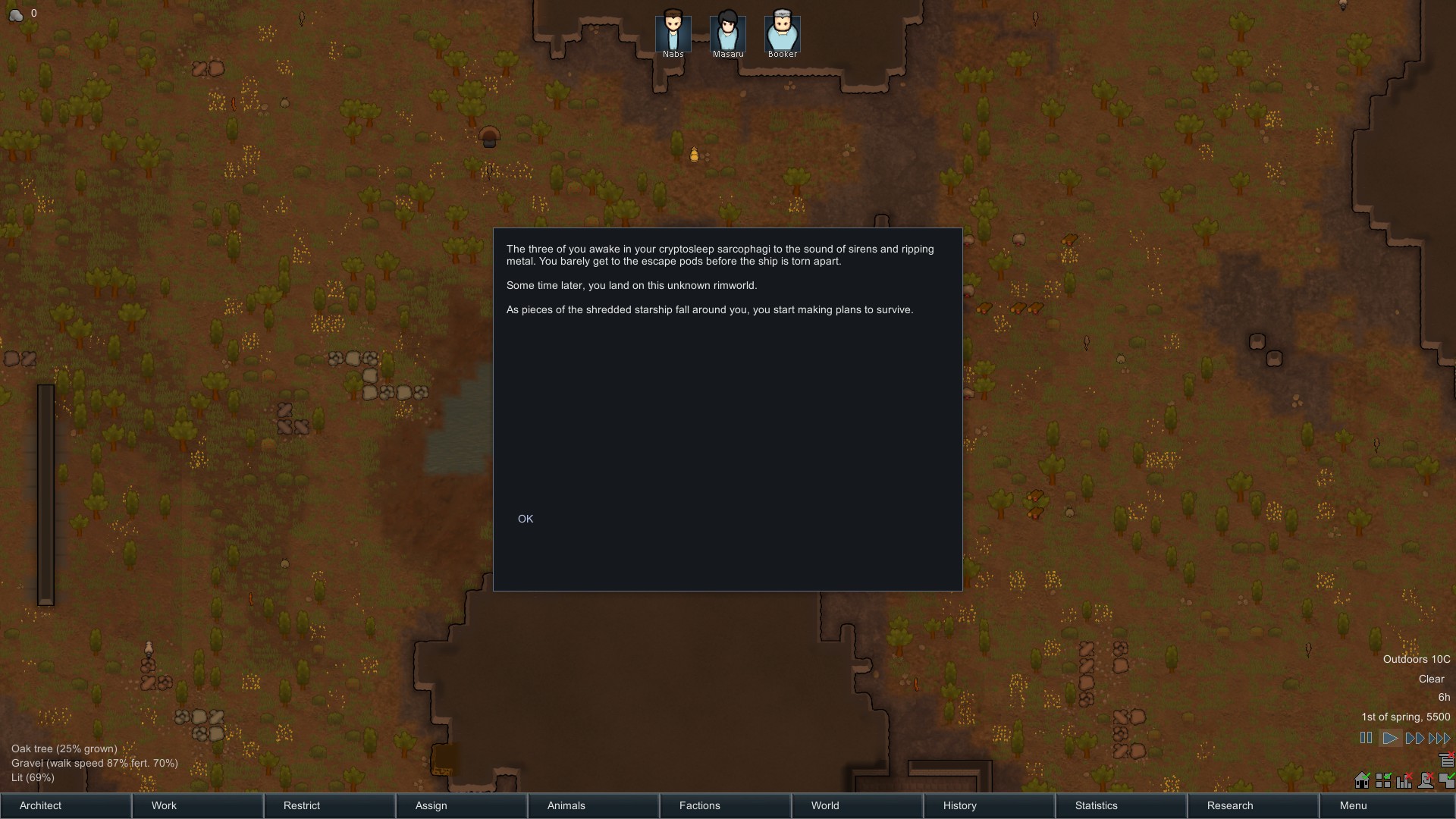
Task: Select colonist Booker portrait
Action: click(x=782, y=33)
